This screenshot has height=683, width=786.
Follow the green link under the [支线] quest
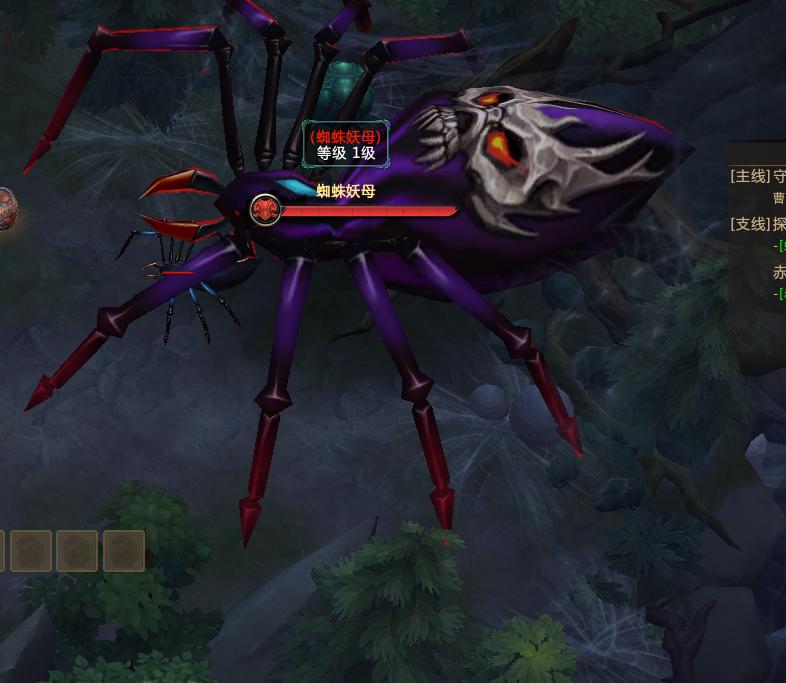[780, 246]
